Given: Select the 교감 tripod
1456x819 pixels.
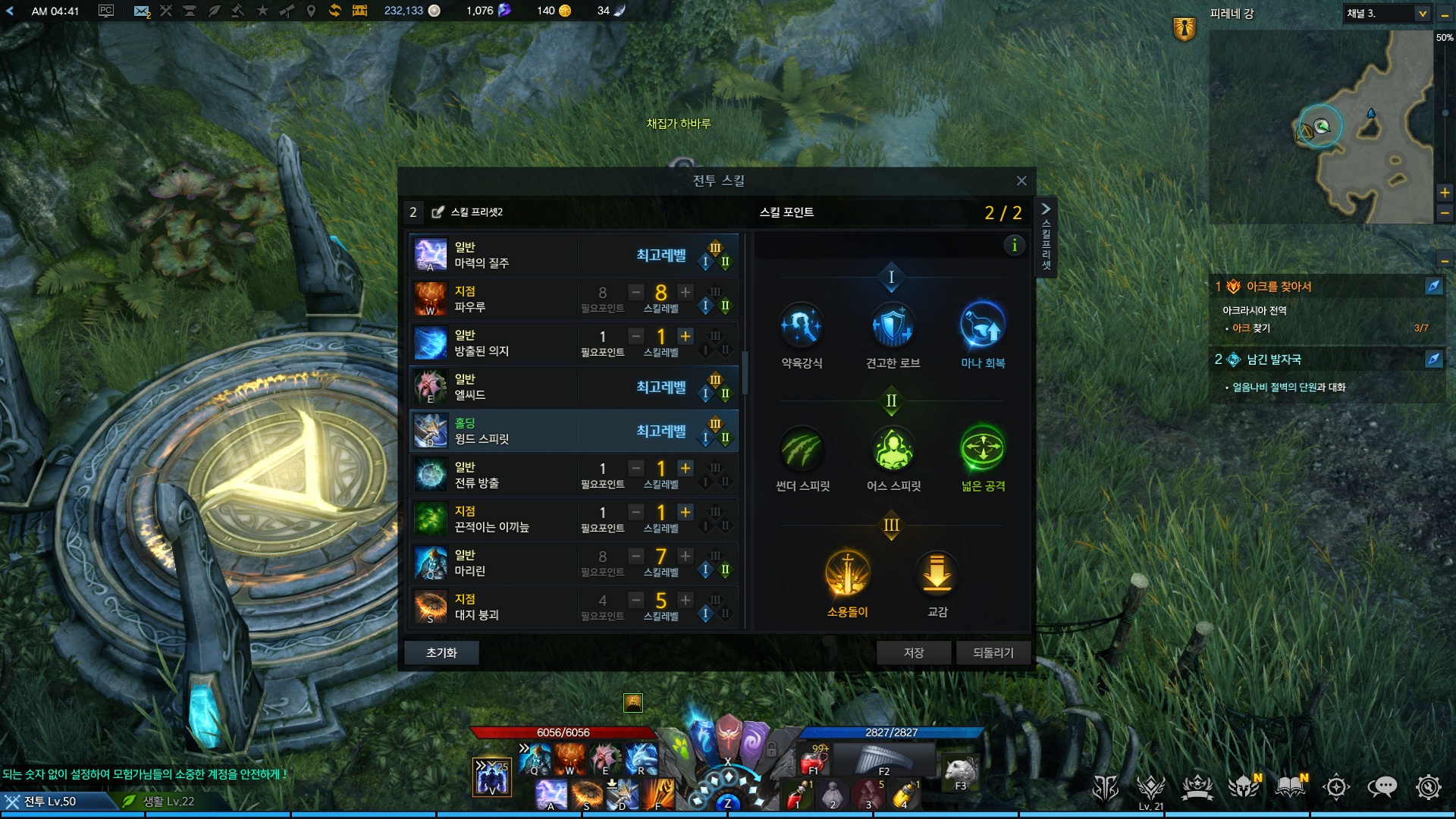Looking at the screenshot, I should pyautogui.click(x=937, y=573).
